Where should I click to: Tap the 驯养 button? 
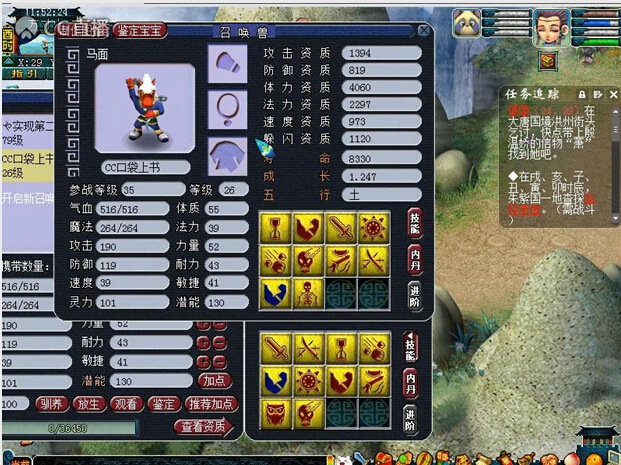pos(52,404)
